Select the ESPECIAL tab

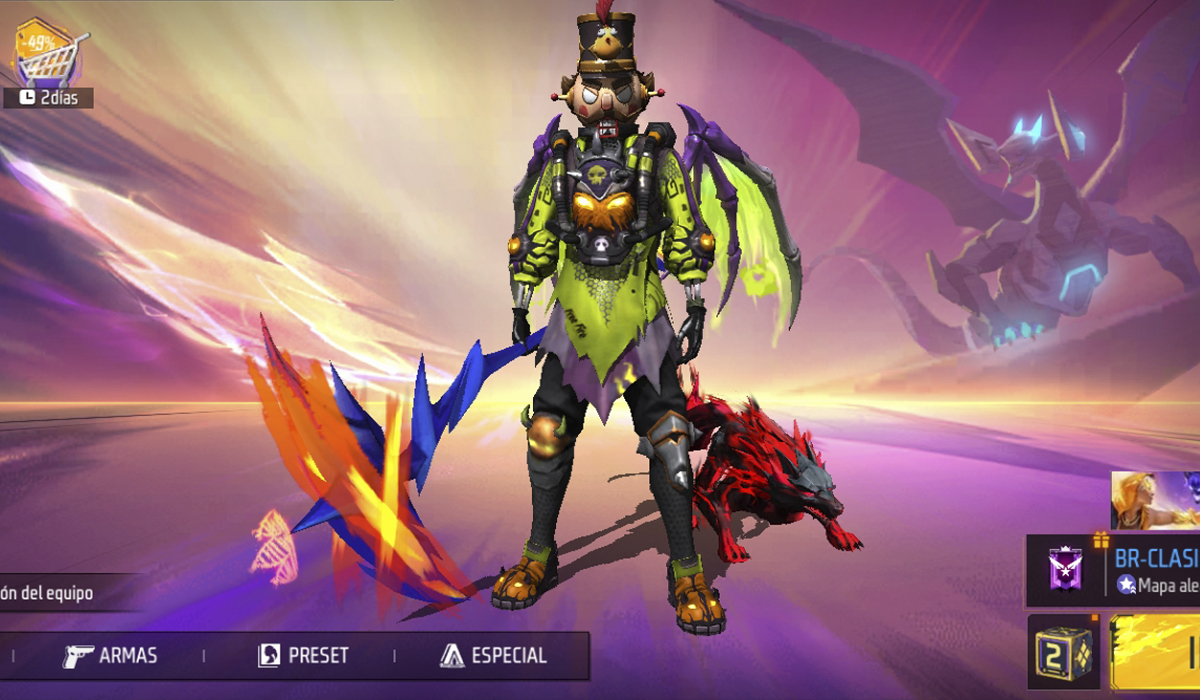(493, 656)
